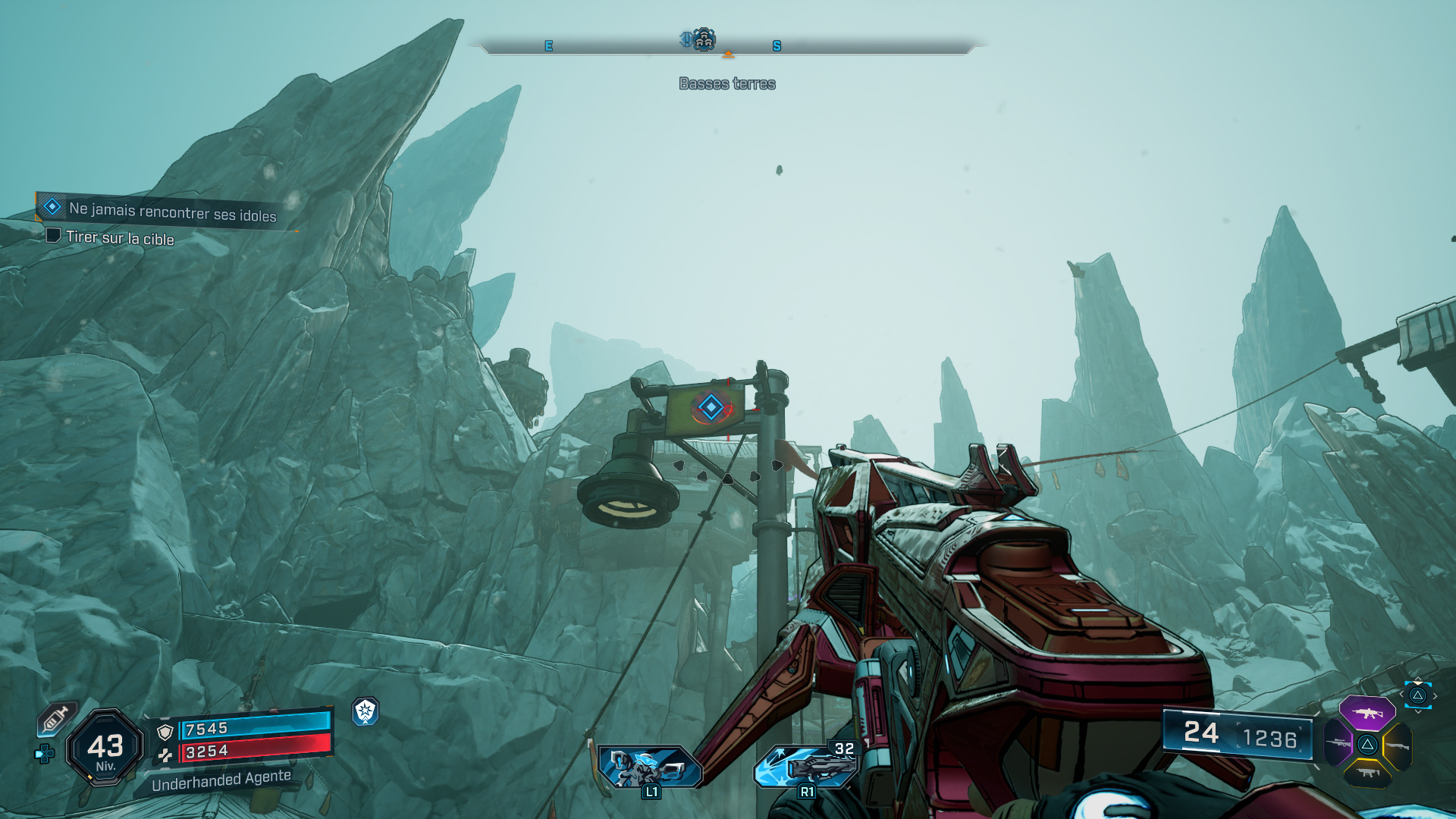Select the level 43 character badge
1456x819 pixels.
(x=105, y=748)
